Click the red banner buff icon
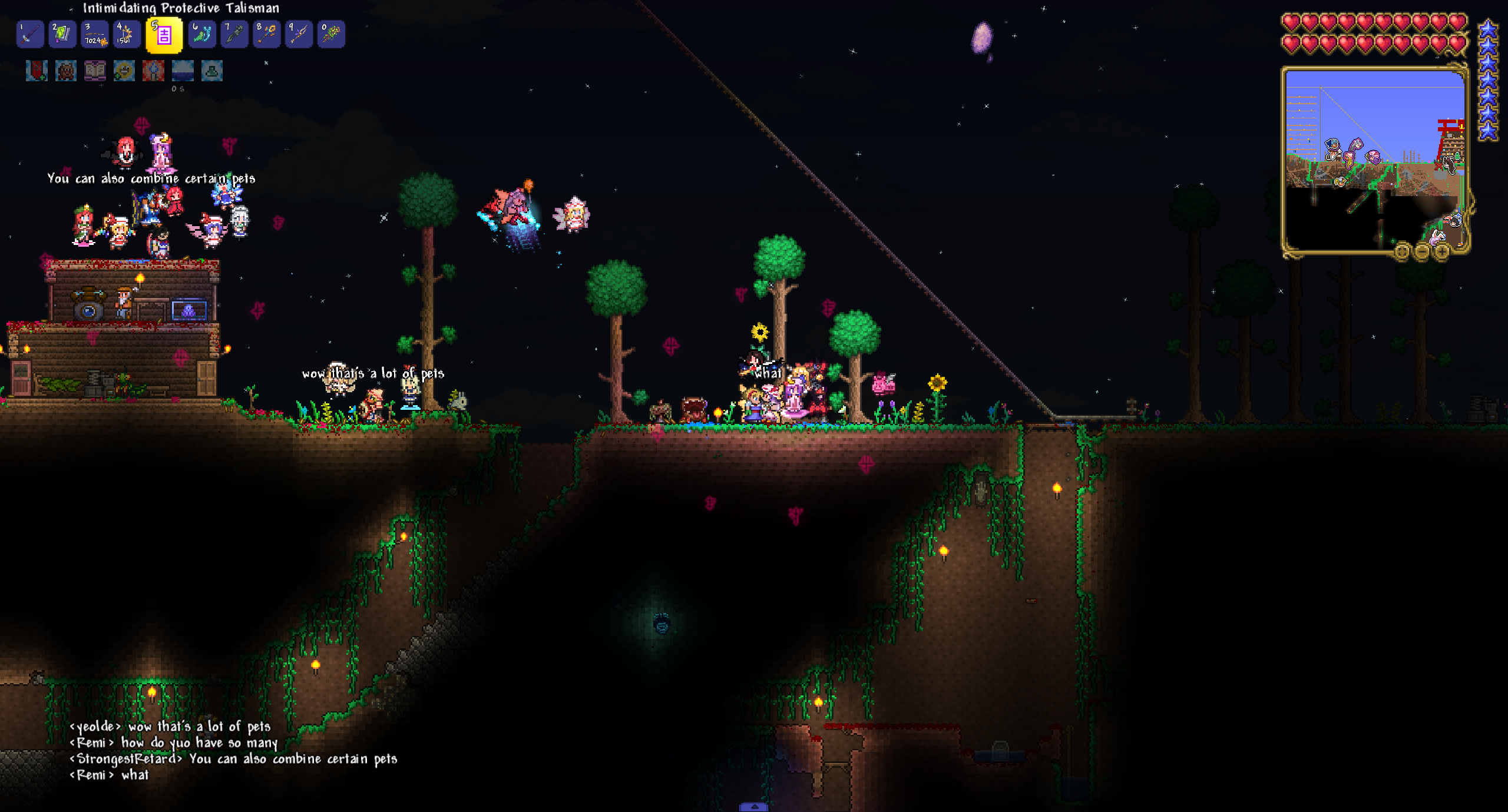Image resolution: width=1508 pixels, height=812 pixels. (x=37, y=71)
